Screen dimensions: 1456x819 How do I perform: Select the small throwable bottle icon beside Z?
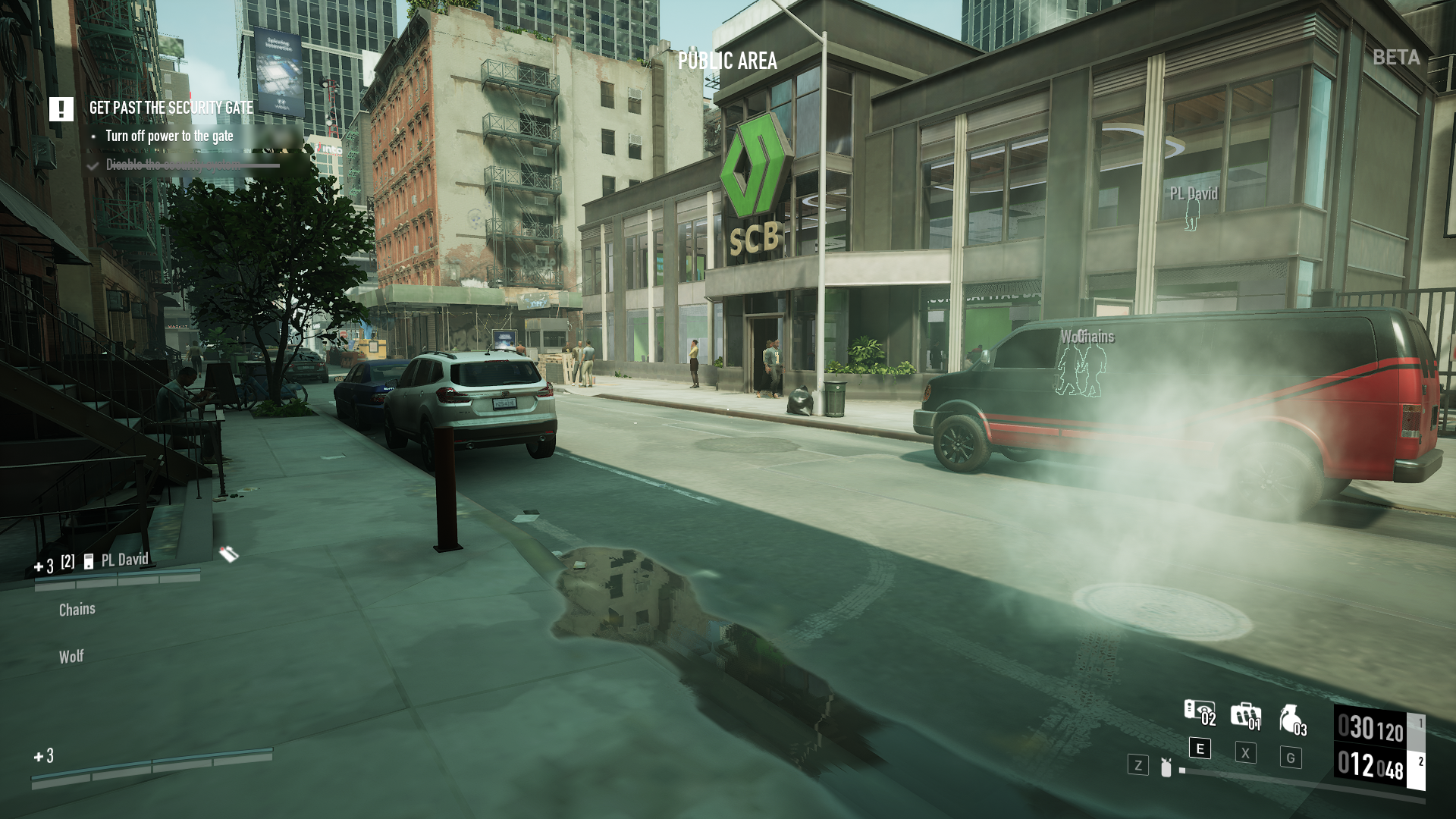coord(1166,767)
